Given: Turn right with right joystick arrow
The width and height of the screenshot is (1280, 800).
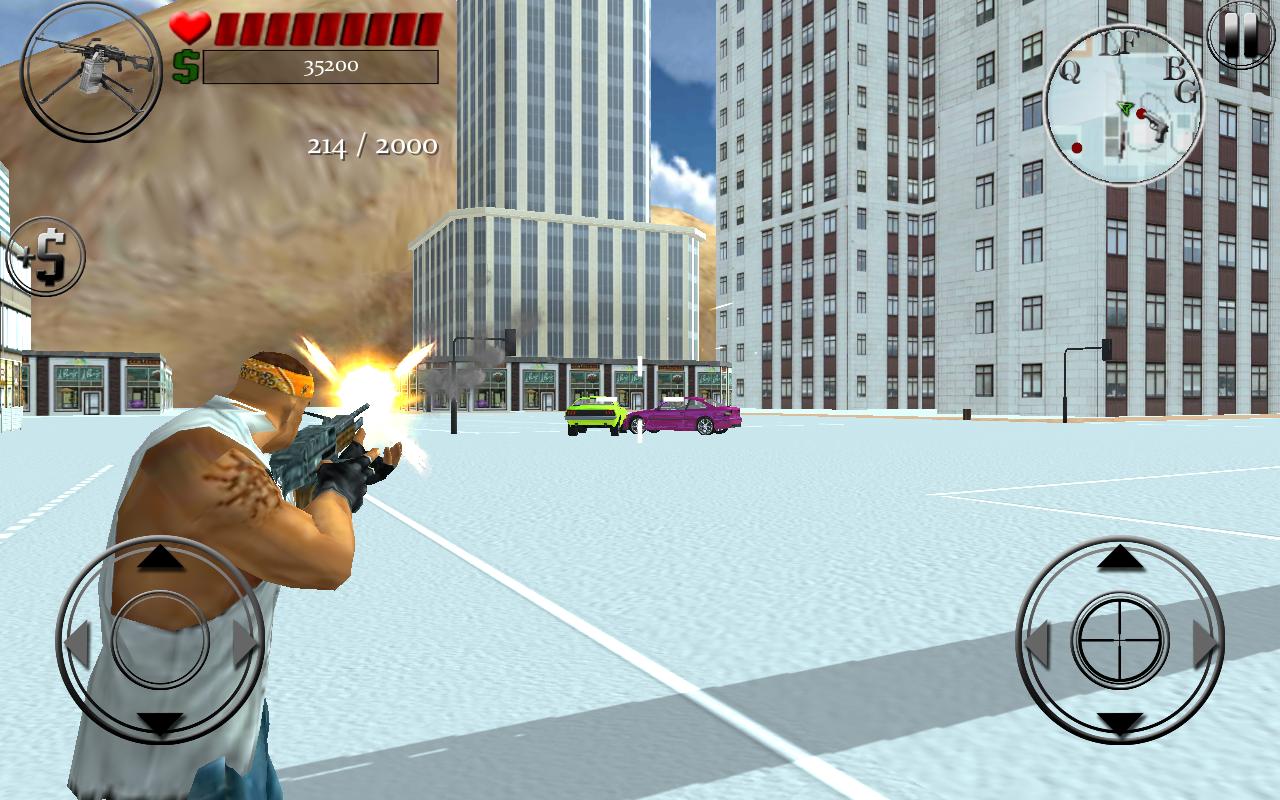Looking at the screenshot, I should pyautogui.click(x=1205, y=642).
